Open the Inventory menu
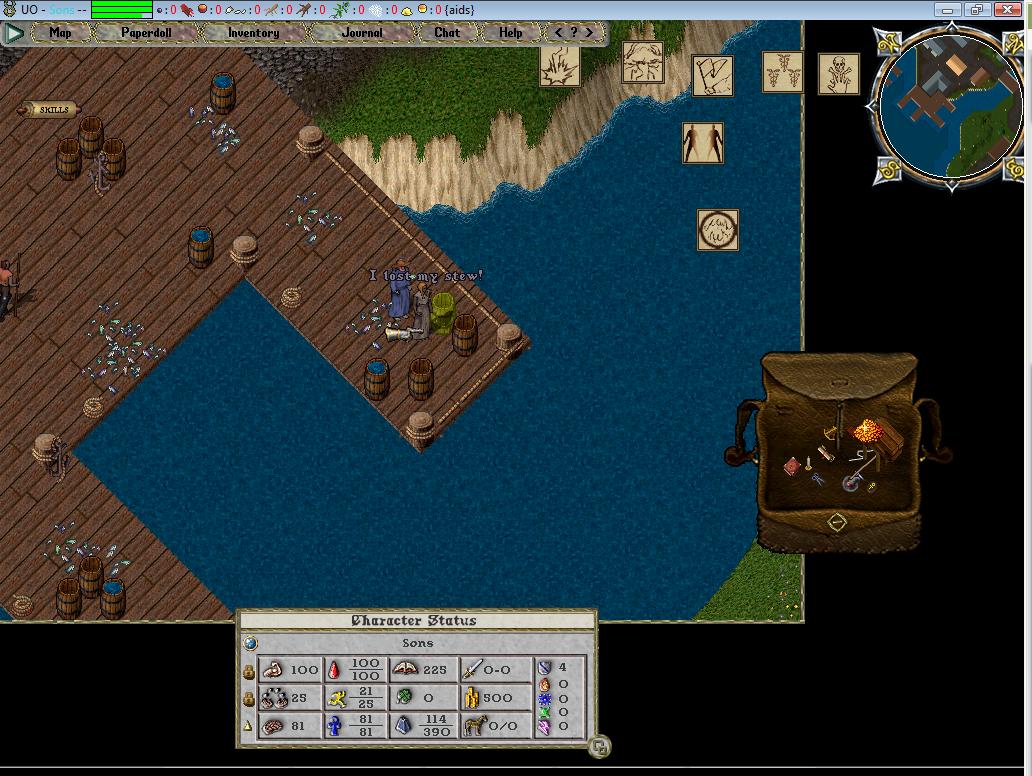Image resolution: width=1032 pixels, height=776 pixels. click(x=253, y=32)
